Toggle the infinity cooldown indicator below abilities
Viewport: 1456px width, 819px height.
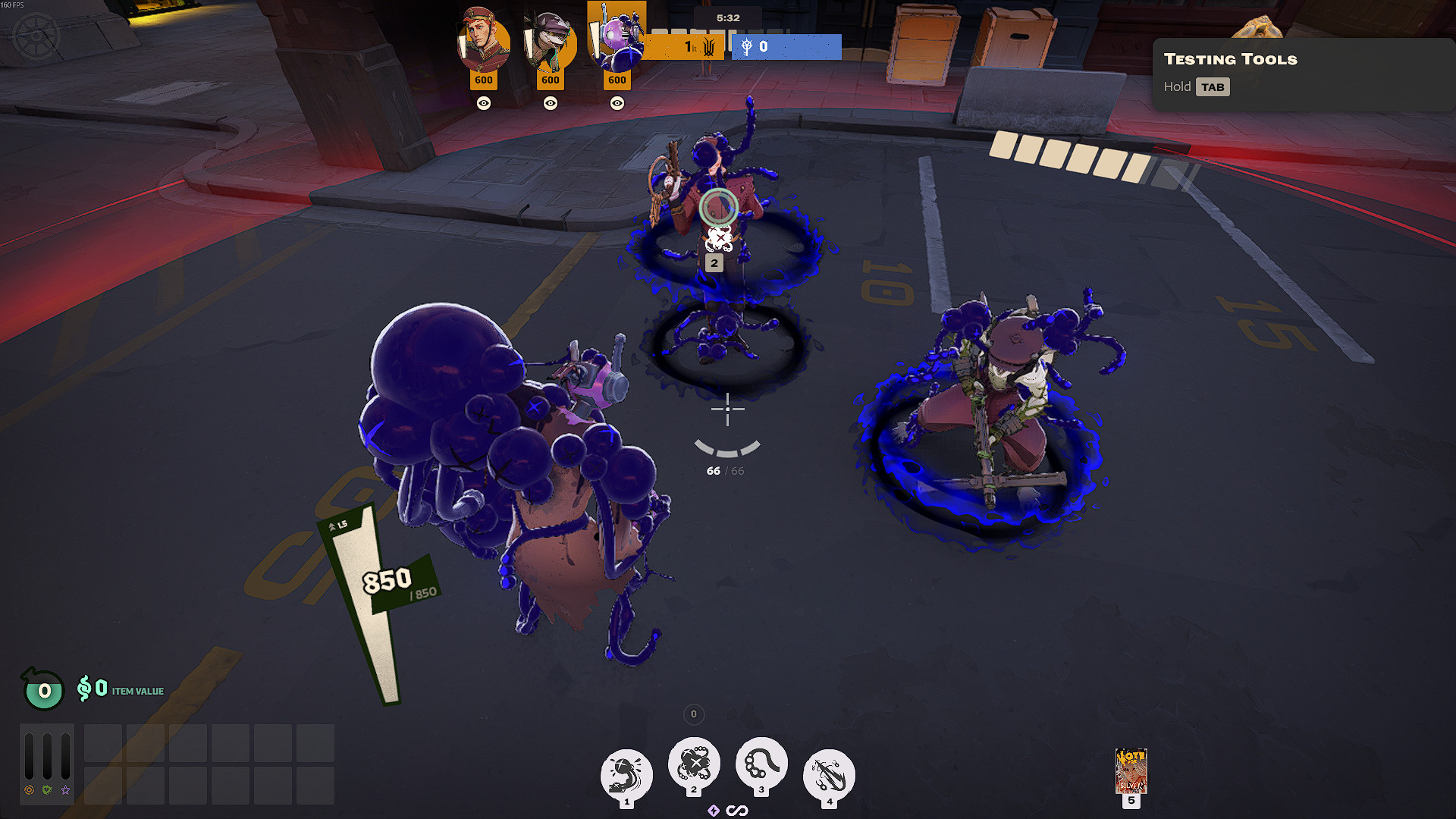738,810
